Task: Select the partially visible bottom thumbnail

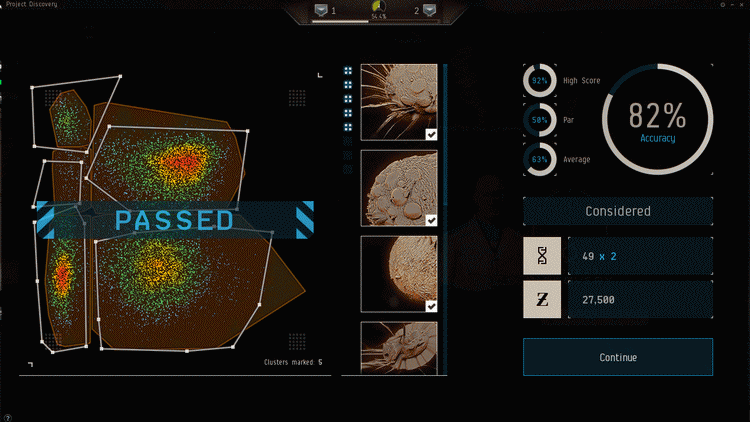Action: (398, 347)
